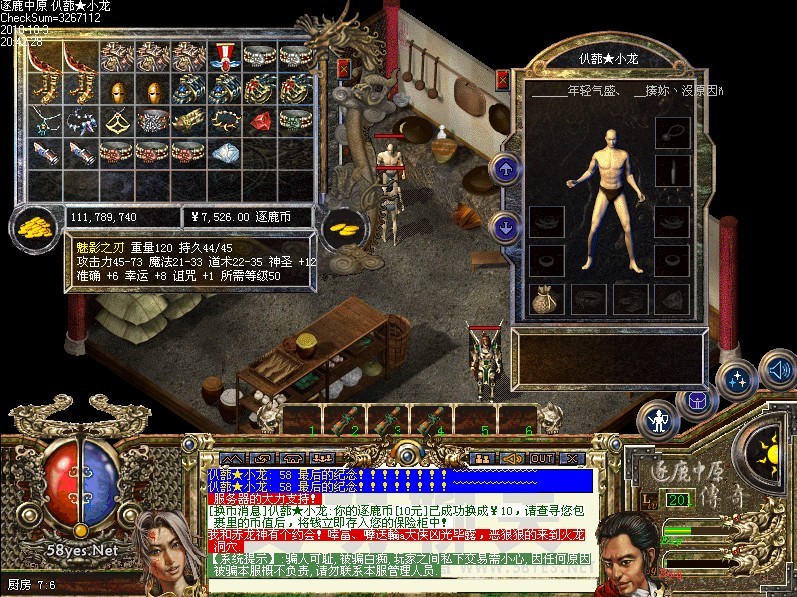Close the inventory bag window

click(x=344, y=69)
